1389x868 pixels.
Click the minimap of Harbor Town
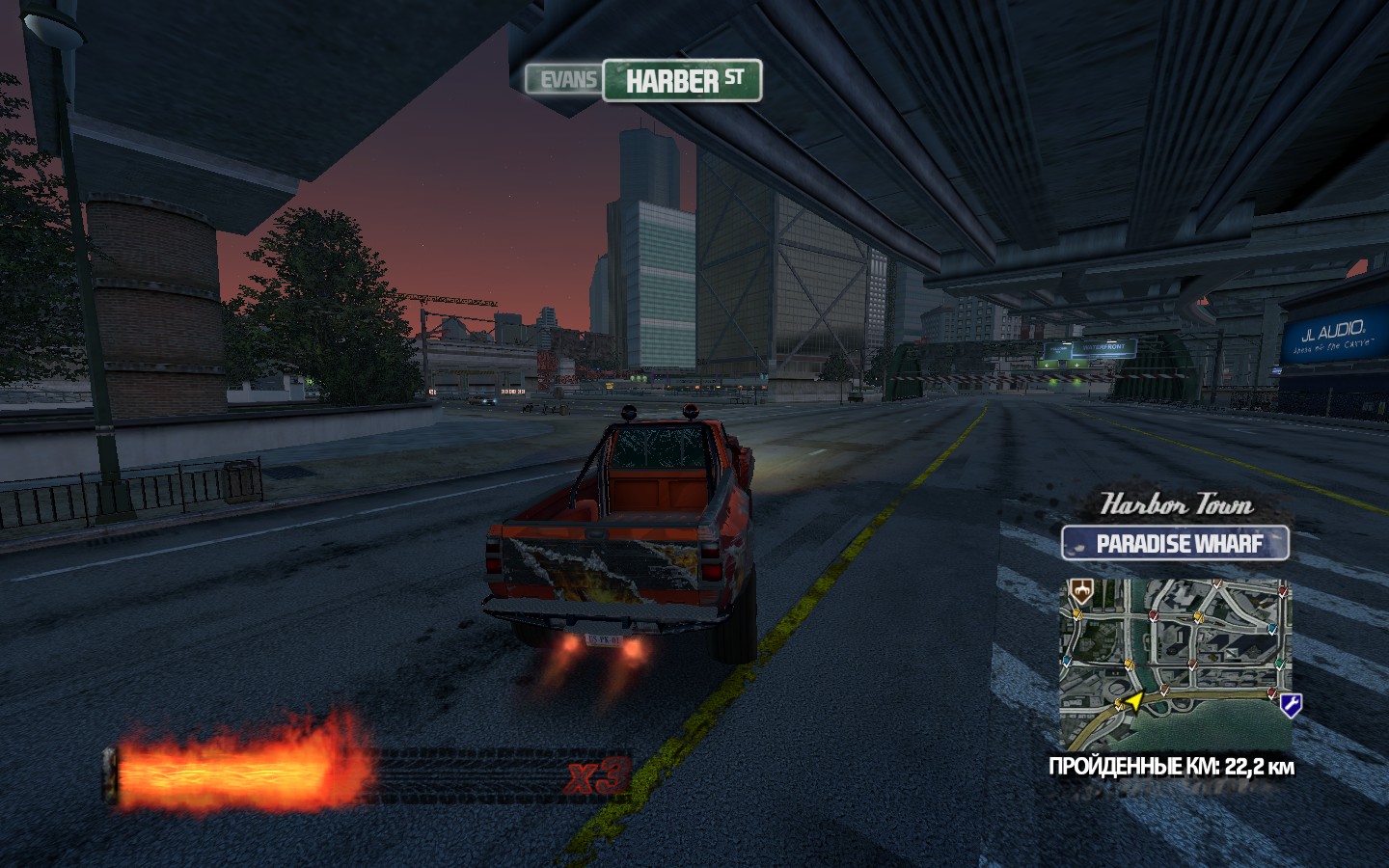(x=1175, y=664)
